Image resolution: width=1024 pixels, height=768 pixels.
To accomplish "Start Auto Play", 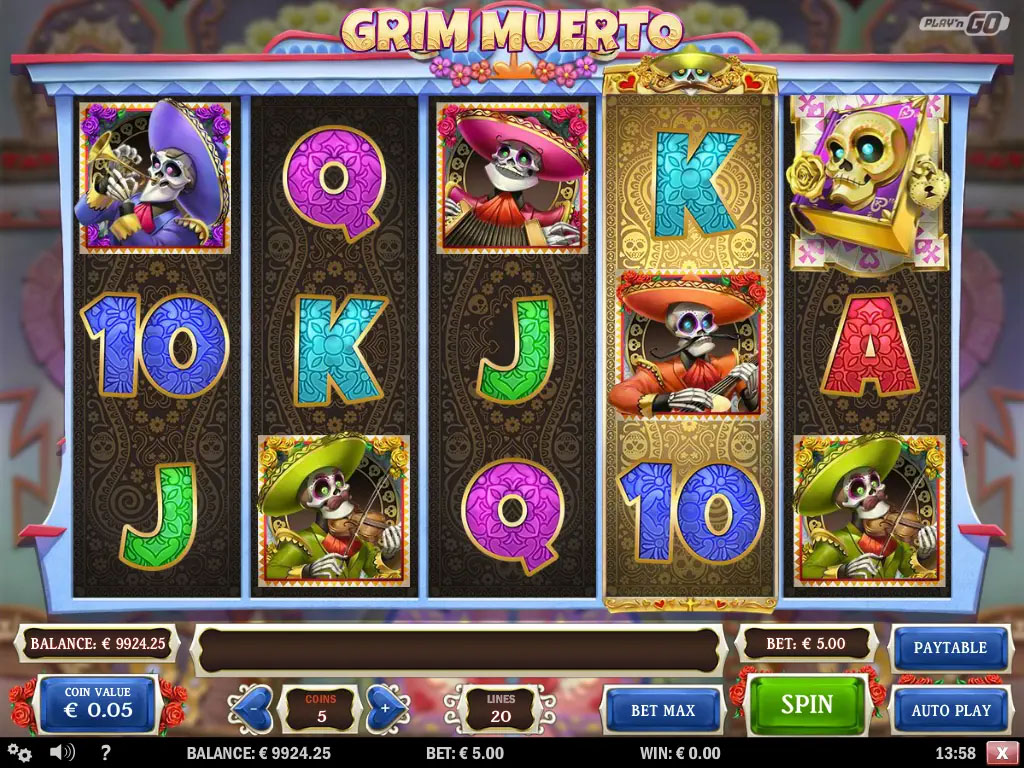I will [x=950, y=710].
